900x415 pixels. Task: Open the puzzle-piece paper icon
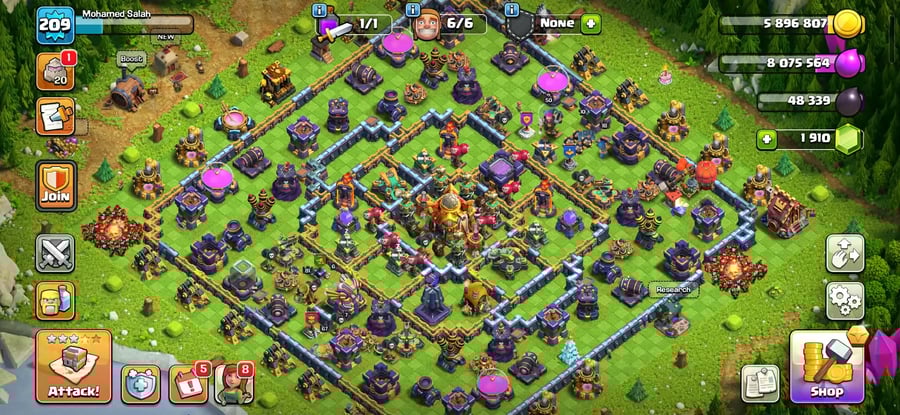(54, 116)
